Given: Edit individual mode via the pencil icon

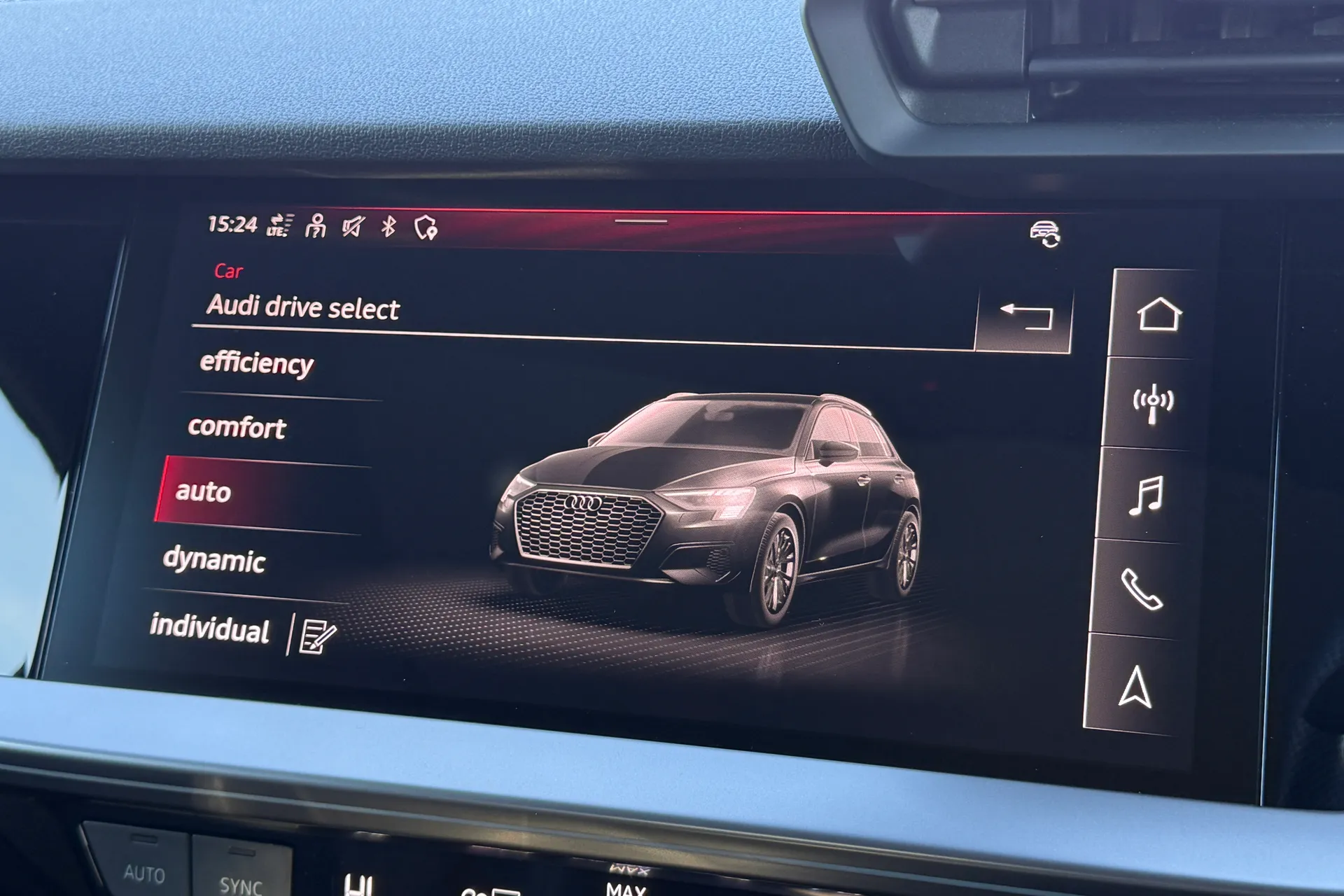Looking at the screenshot, I should pyautogui.click(x=317, y=634).
